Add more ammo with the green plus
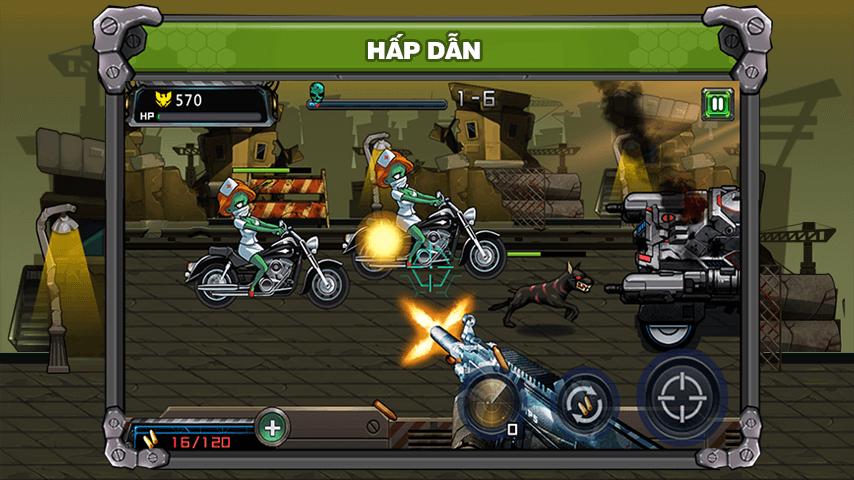Screen dimensions: 854x480 [272, 428]
